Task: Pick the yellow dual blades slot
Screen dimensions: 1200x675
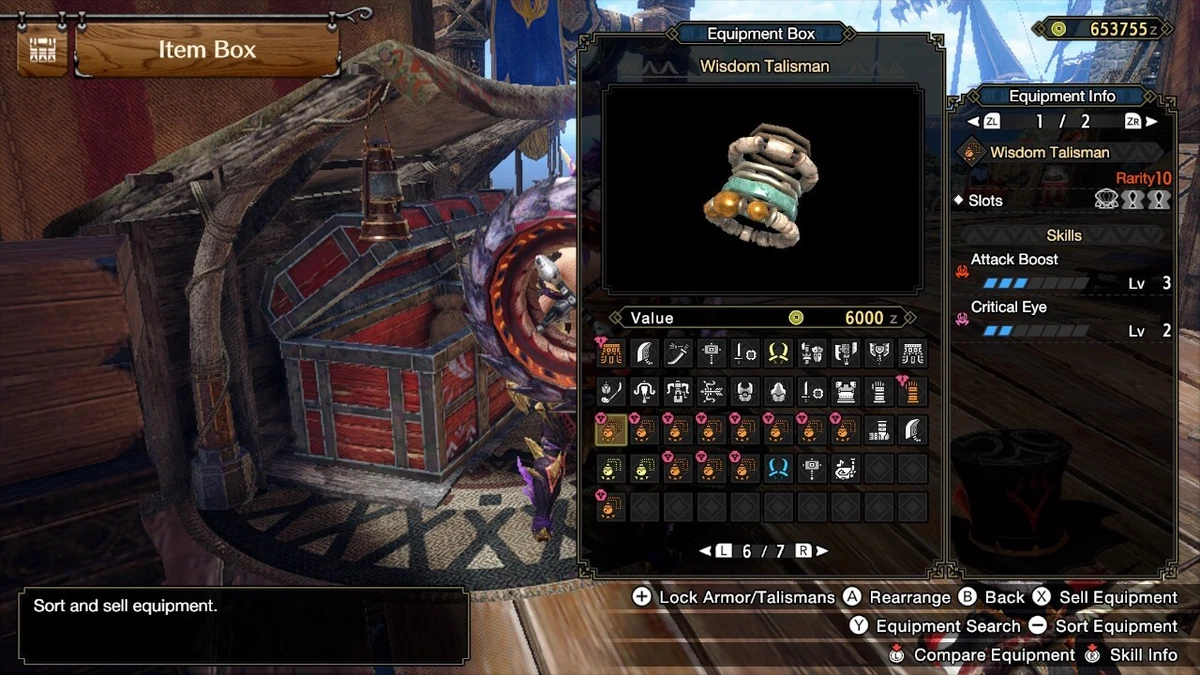Action: pyautogui.click(x=778, y=352)
